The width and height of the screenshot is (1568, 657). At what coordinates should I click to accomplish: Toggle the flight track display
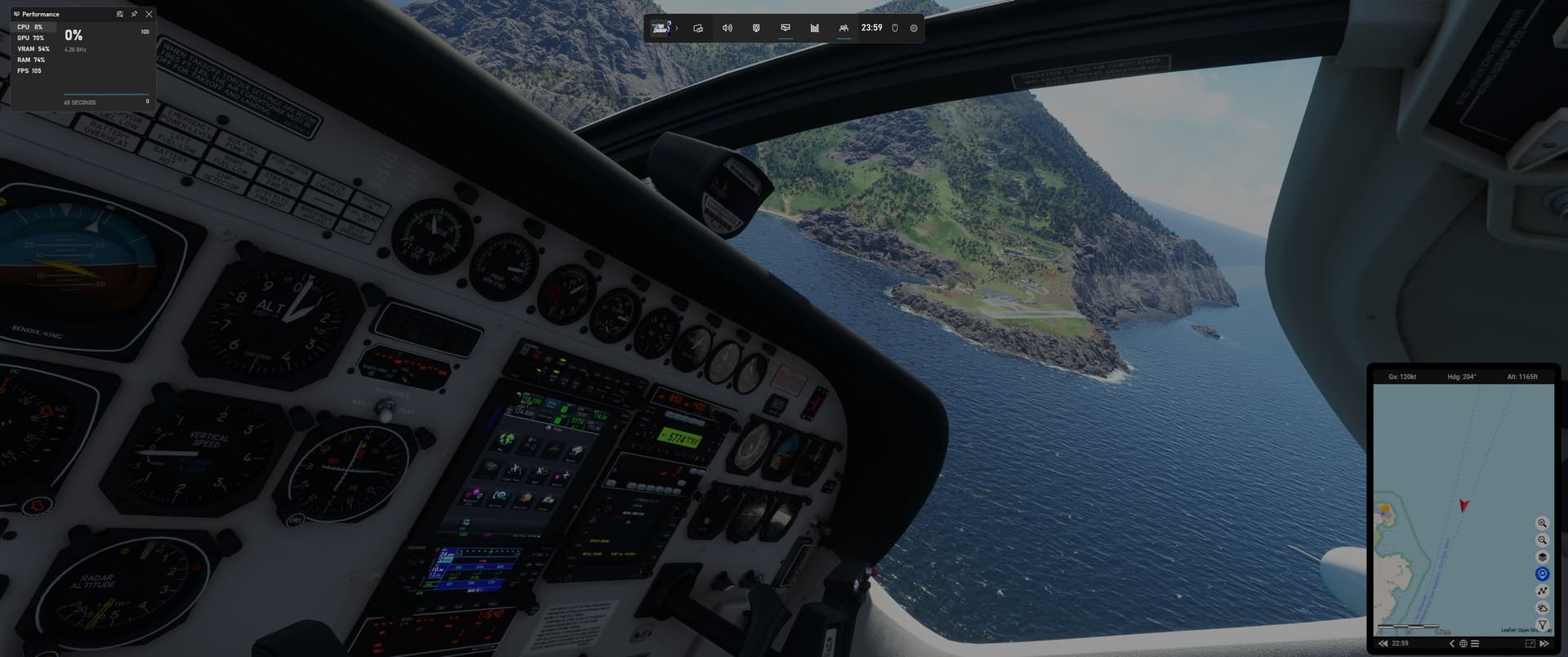pos(1543,590)
